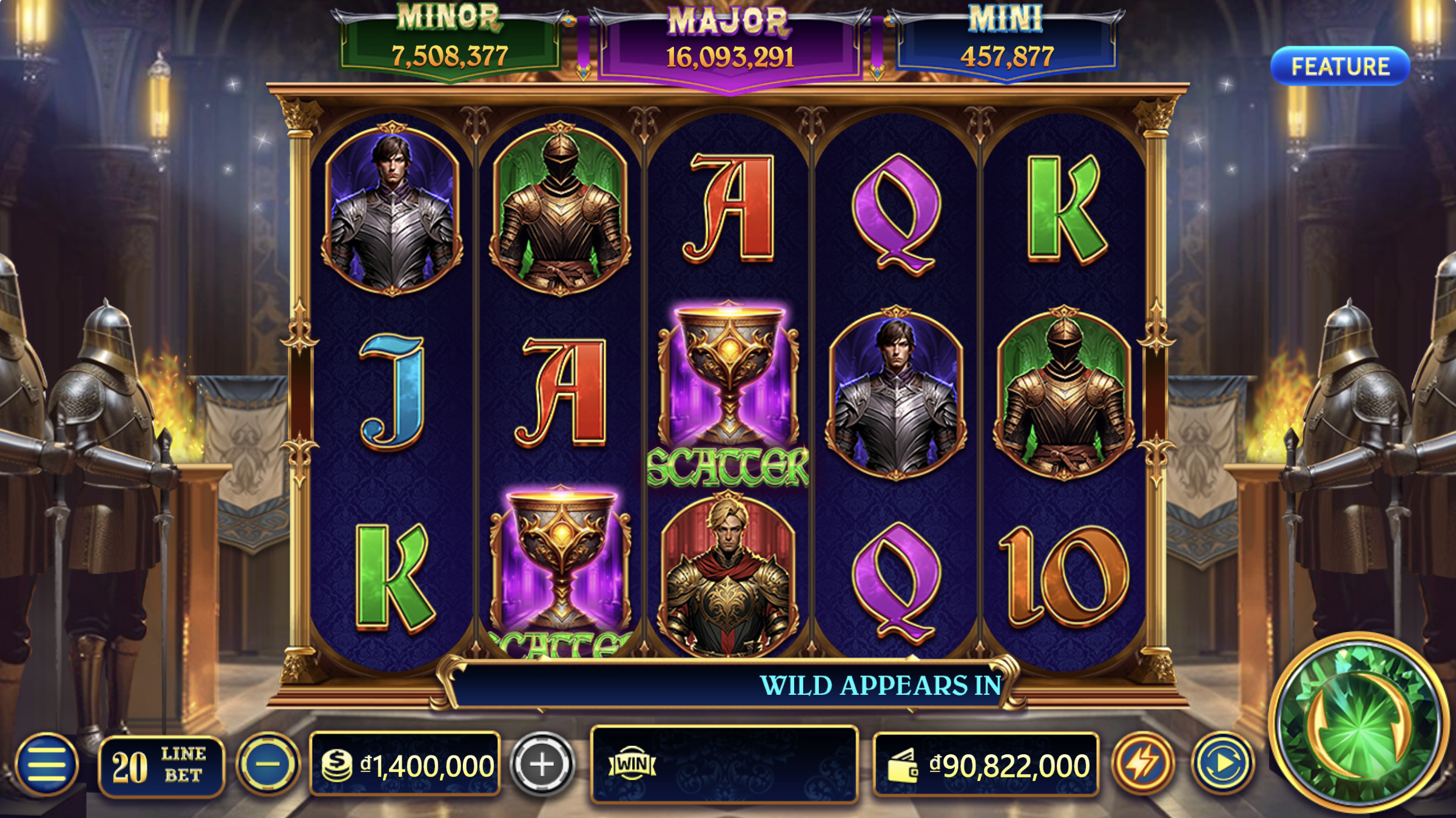Decrease the bet with the minus button
This screenshot has height=818, width=1456.
[x=268, y=764]
